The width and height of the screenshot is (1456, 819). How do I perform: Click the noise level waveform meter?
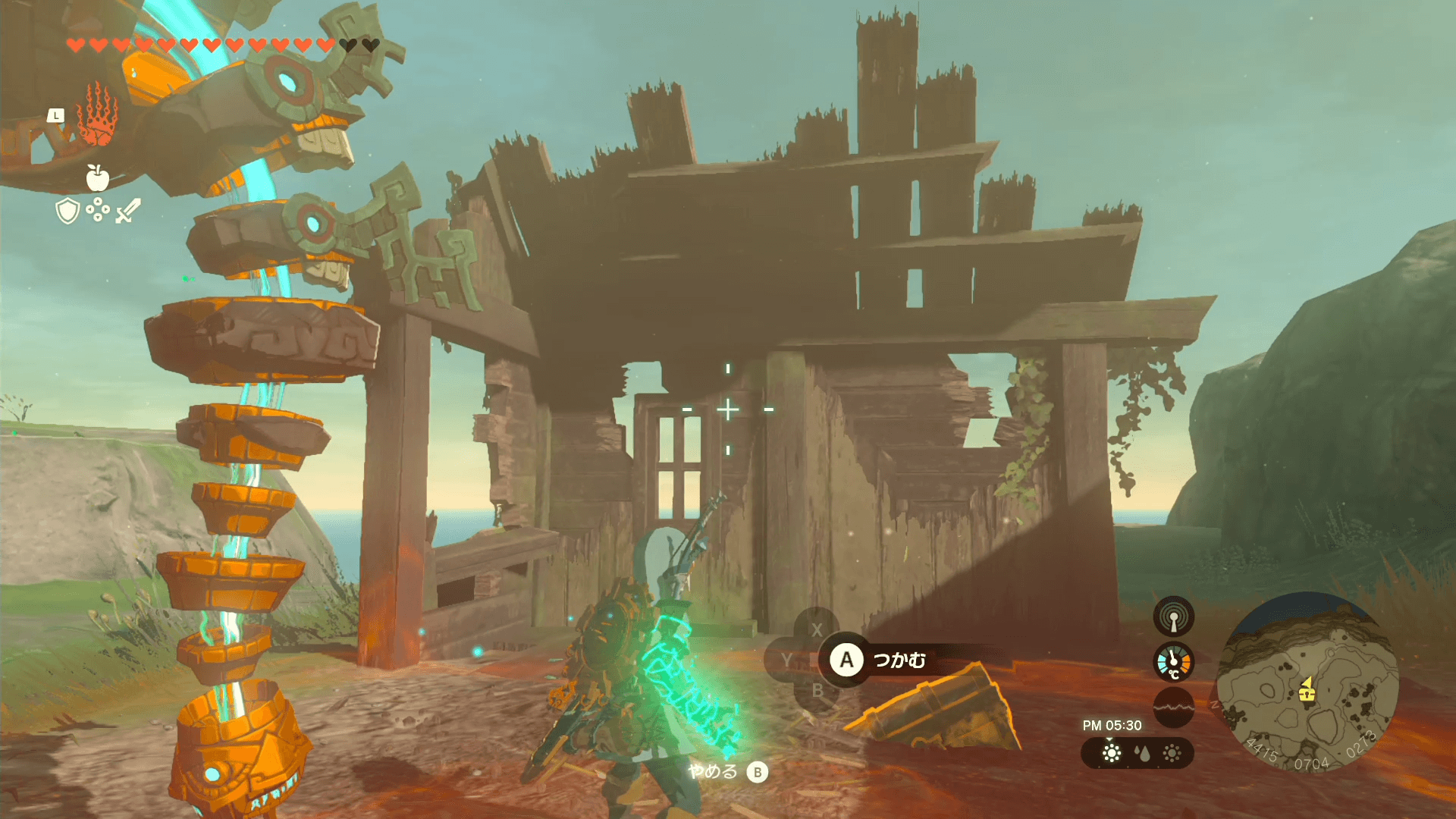point(1173,707)
